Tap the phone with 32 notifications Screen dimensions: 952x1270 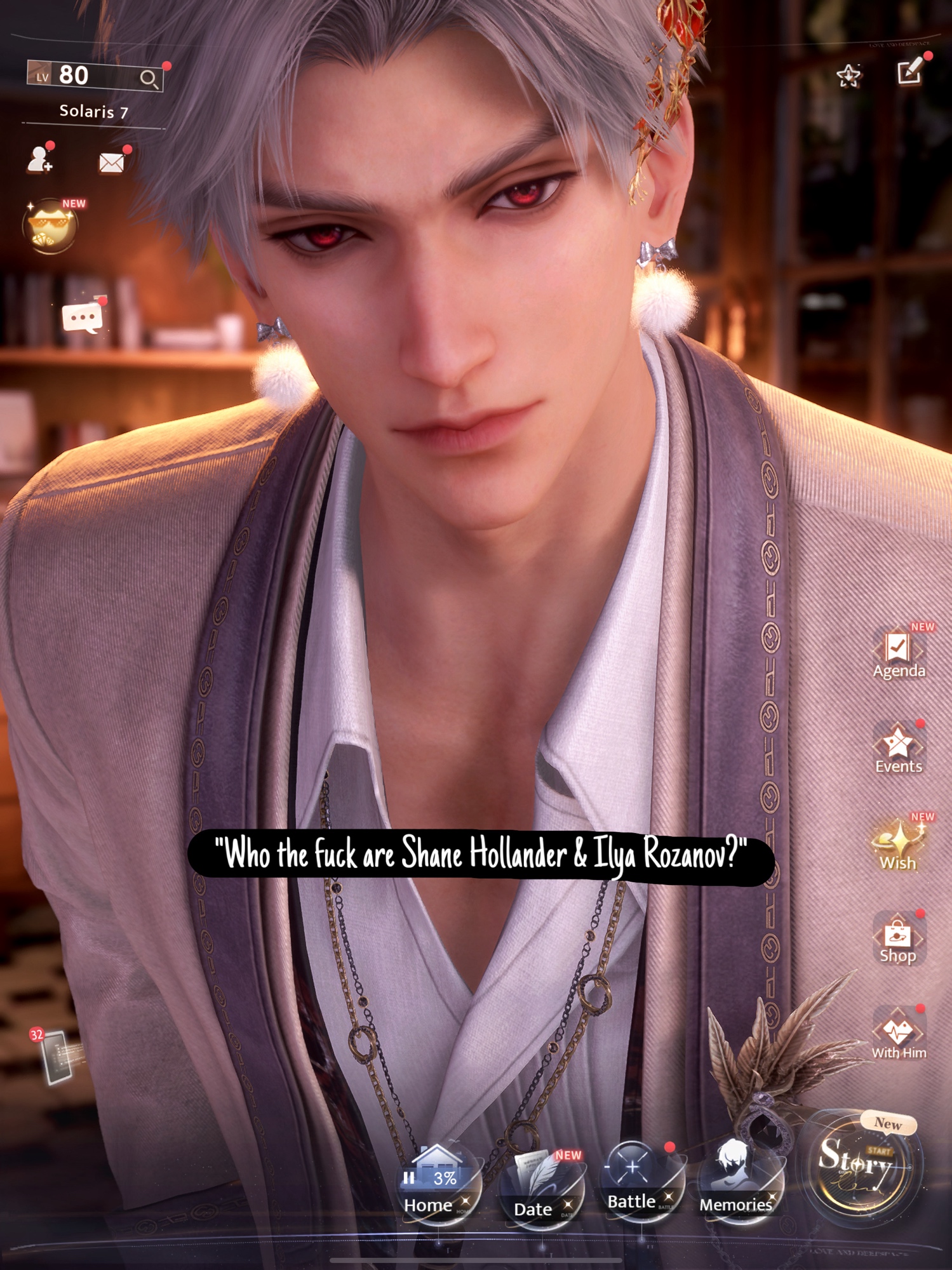tap(56, 1057)
